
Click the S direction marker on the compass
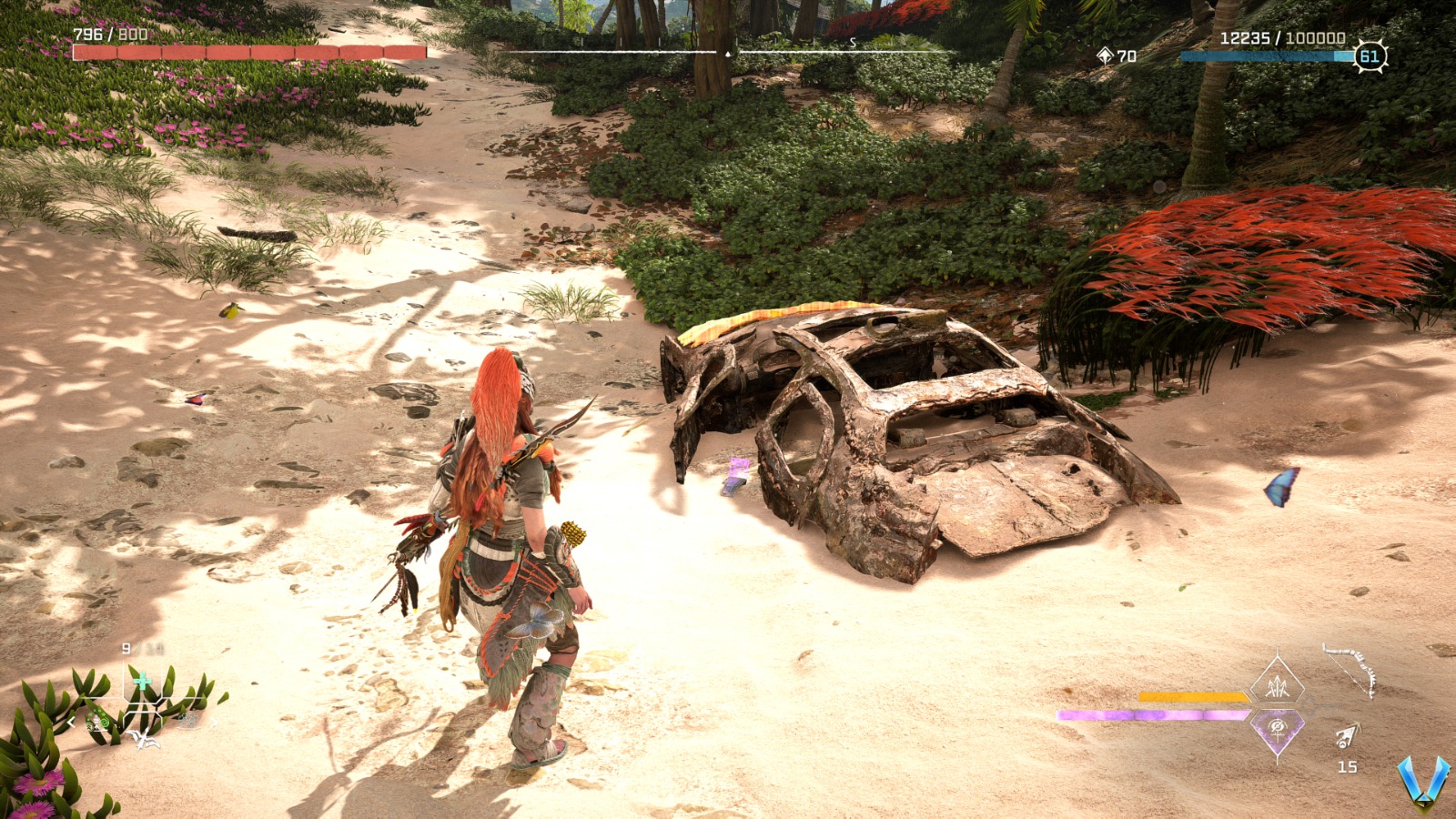click(x=851, y=41)
